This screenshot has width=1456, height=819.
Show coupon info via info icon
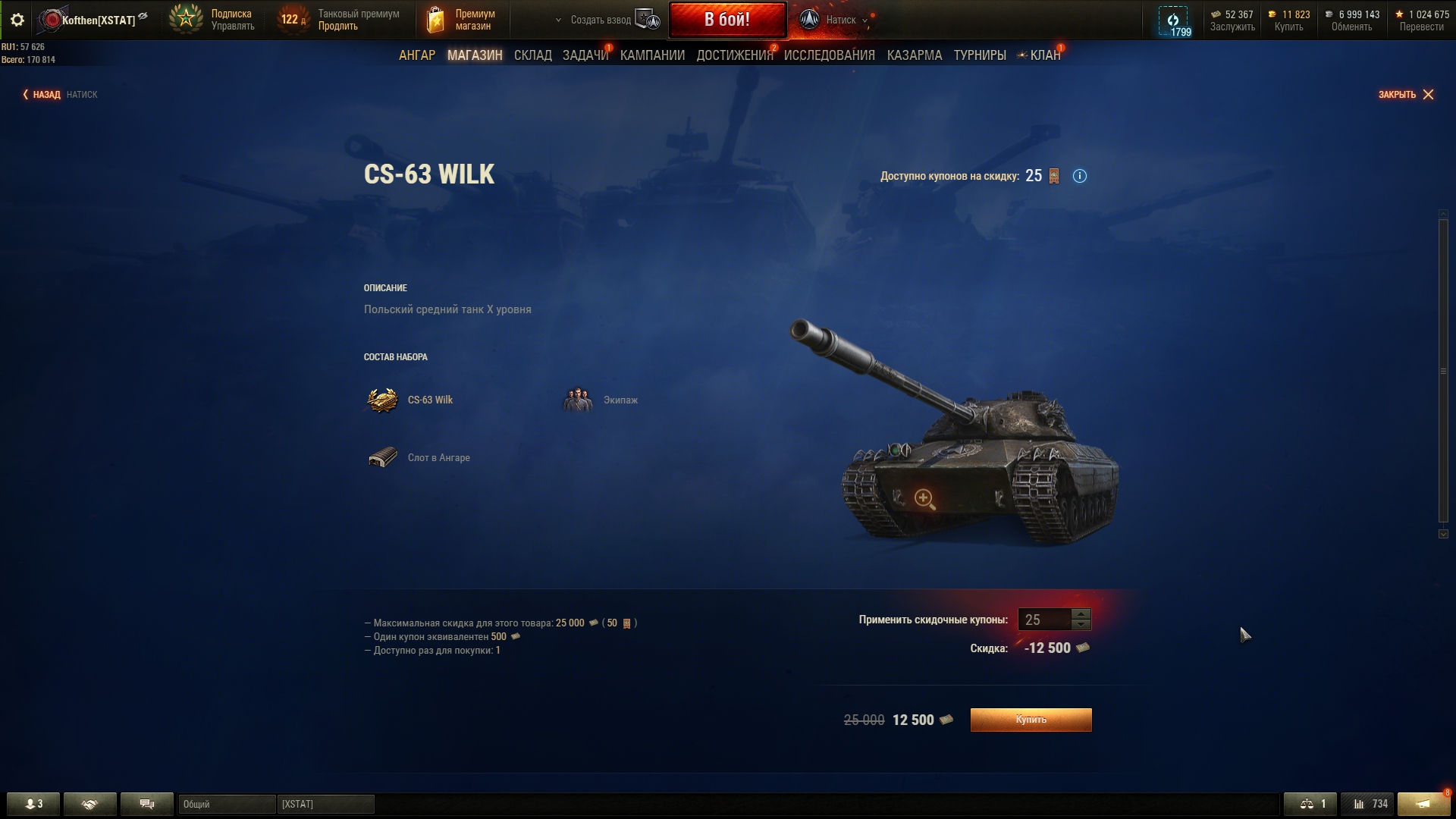click(x=1079, y=176)
